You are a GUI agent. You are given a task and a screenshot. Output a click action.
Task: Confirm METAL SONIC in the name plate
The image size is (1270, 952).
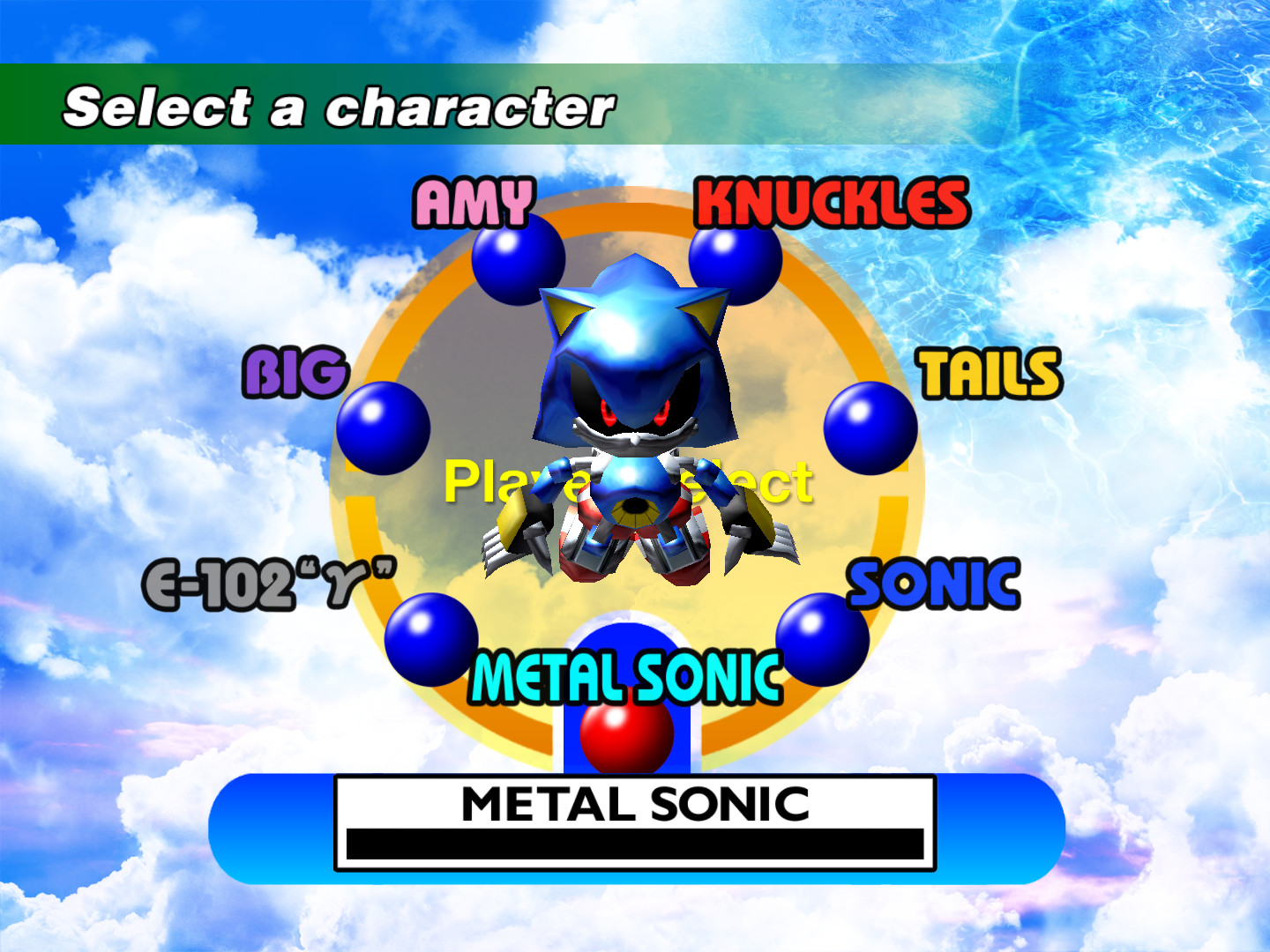click(x=637, y=802)
